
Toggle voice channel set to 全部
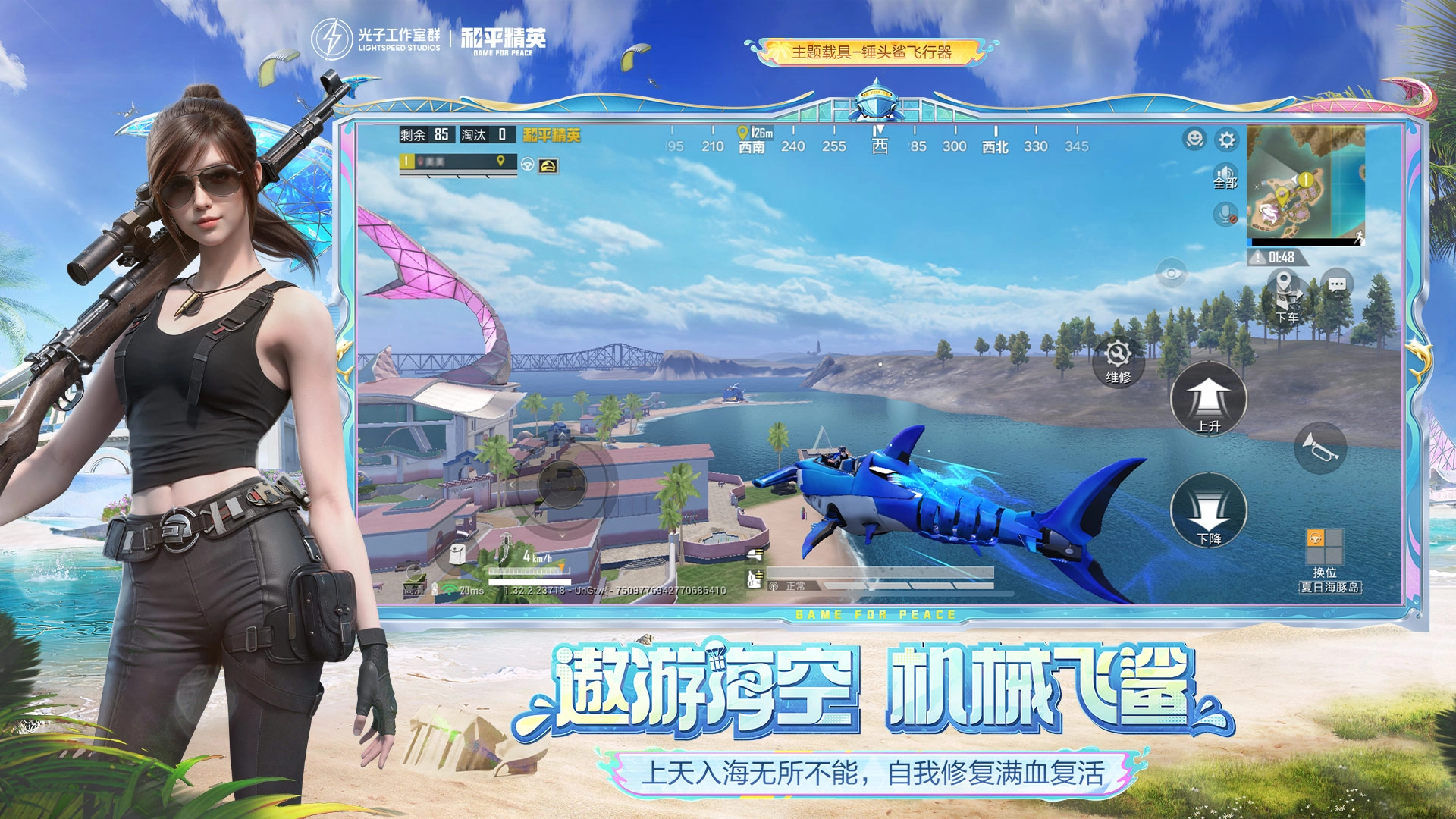[1224, 174]
